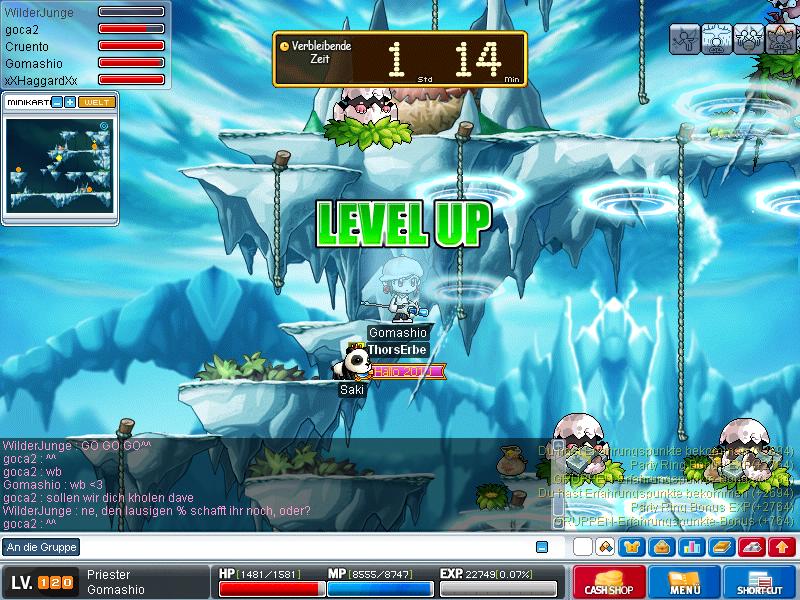The height and width of the screenshot is (600, 800).
Task: Open the inventory bag icon
Action: [661, 547]
